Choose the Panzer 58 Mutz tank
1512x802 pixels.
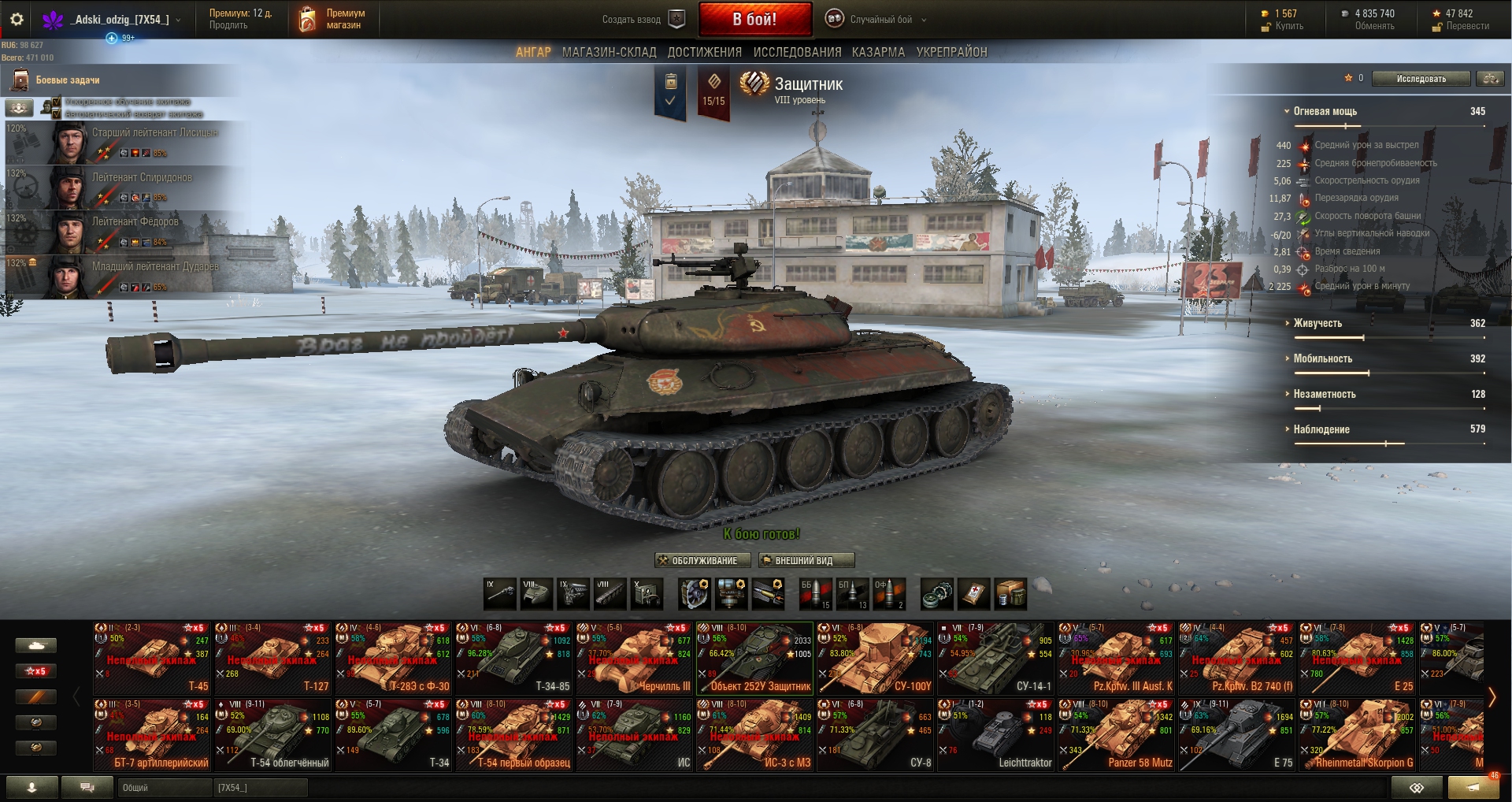[x=1116, y=734]
